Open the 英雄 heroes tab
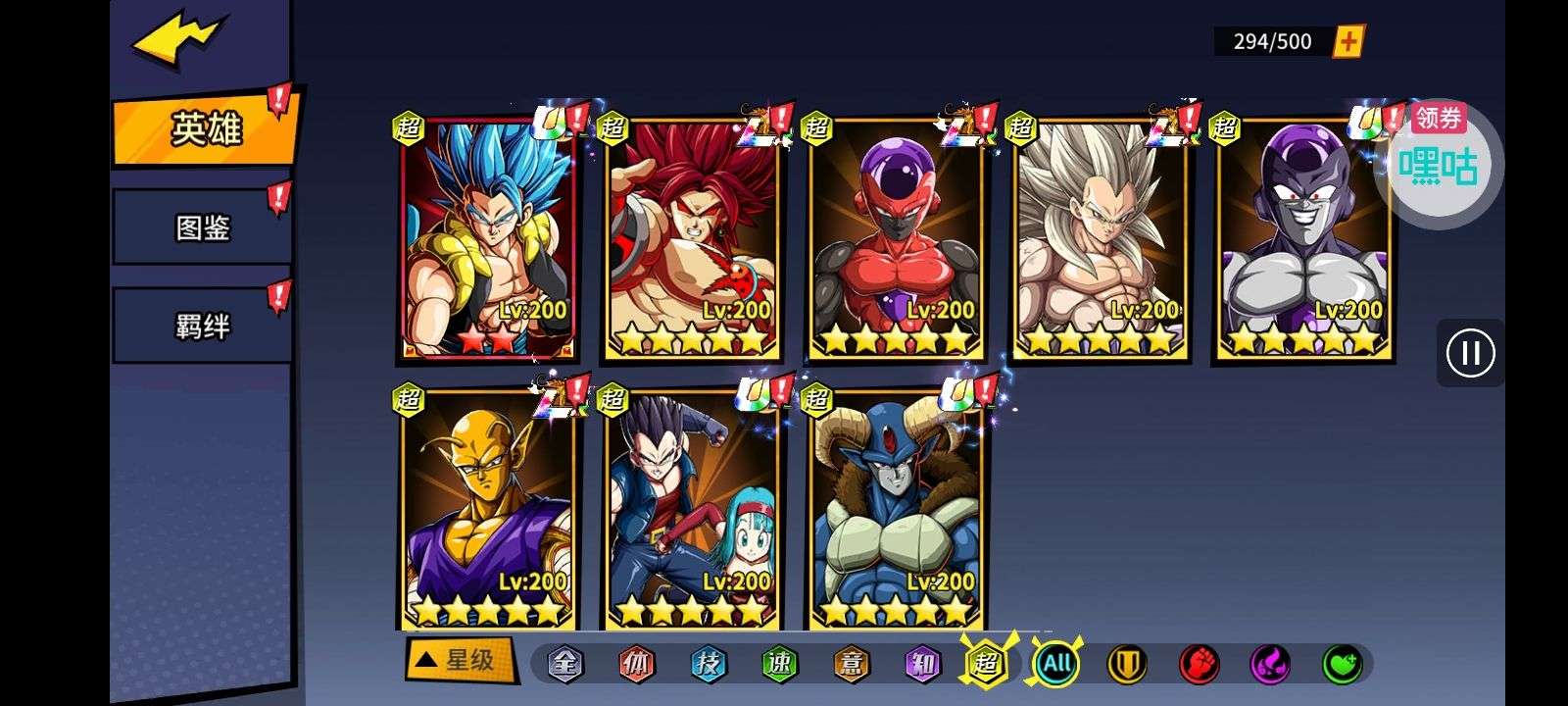Screen dimensions: 1568x706 pos(205,128)
